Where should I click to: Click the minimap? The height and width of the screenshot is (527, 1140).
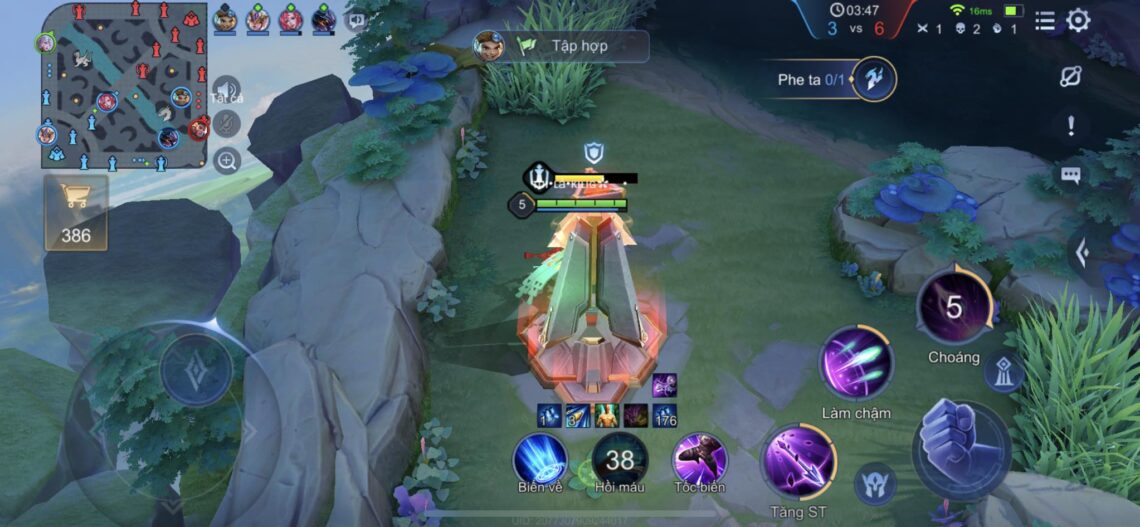pos(124,86)
